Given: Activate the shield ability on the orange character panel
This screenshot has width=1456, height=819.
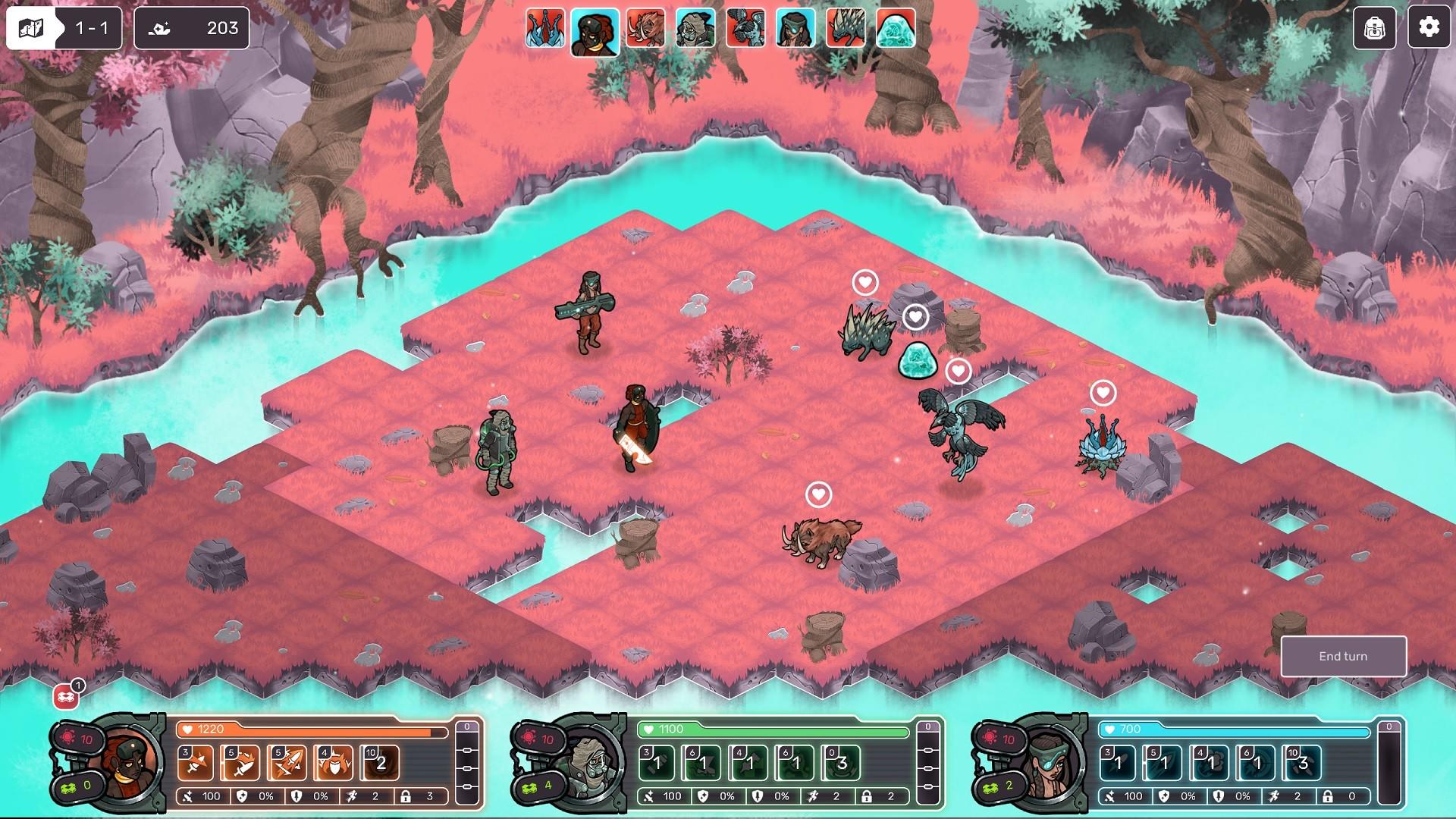Looking at the screenshot, I should click(334, 763).
